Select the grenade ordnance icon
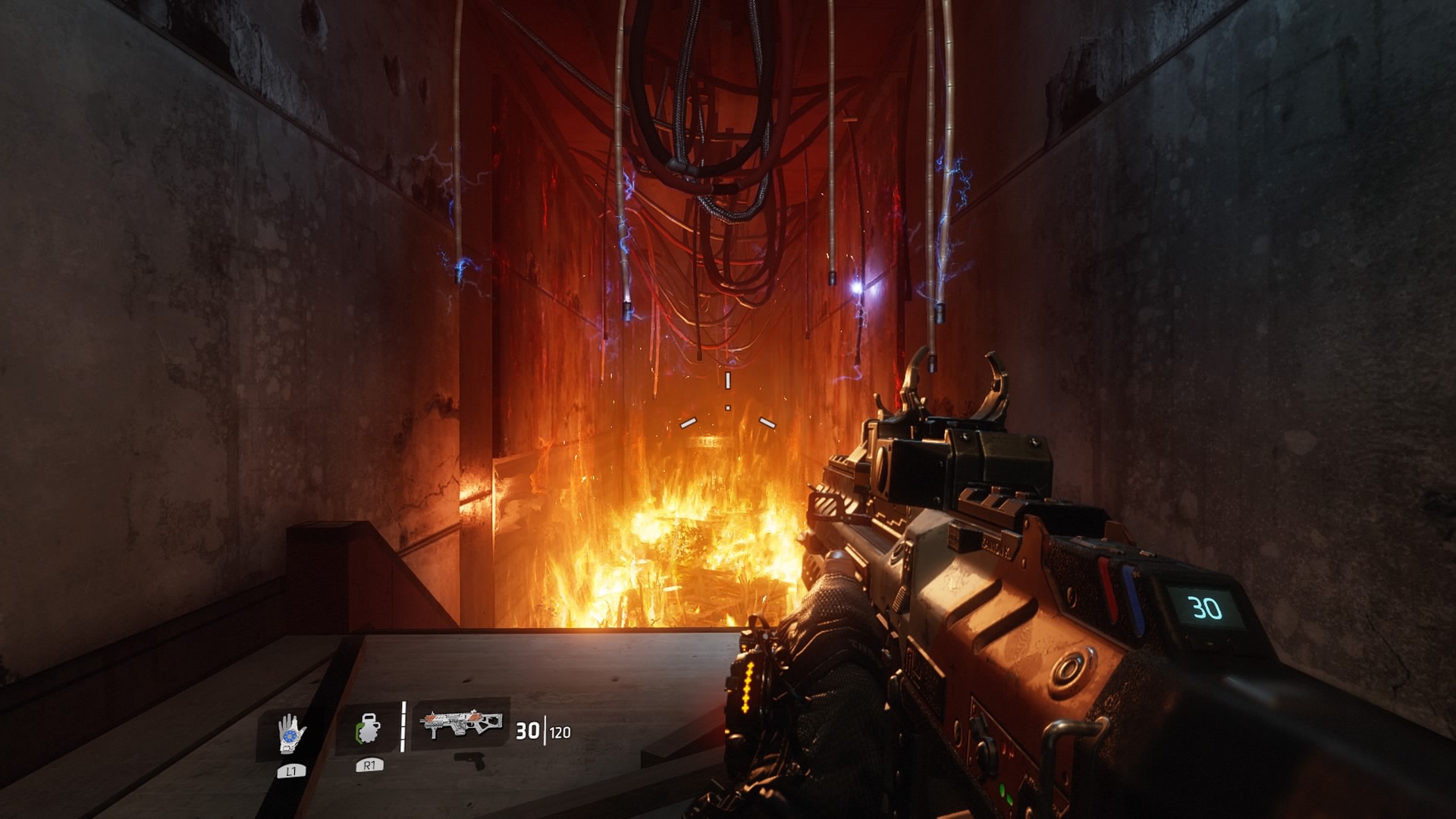 tap(369, 730)
